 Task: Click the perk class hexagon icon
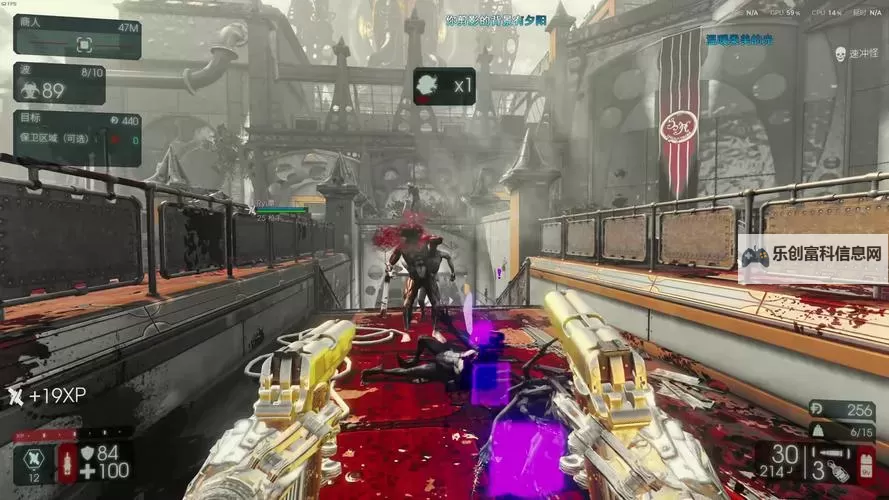coord(34,459)
